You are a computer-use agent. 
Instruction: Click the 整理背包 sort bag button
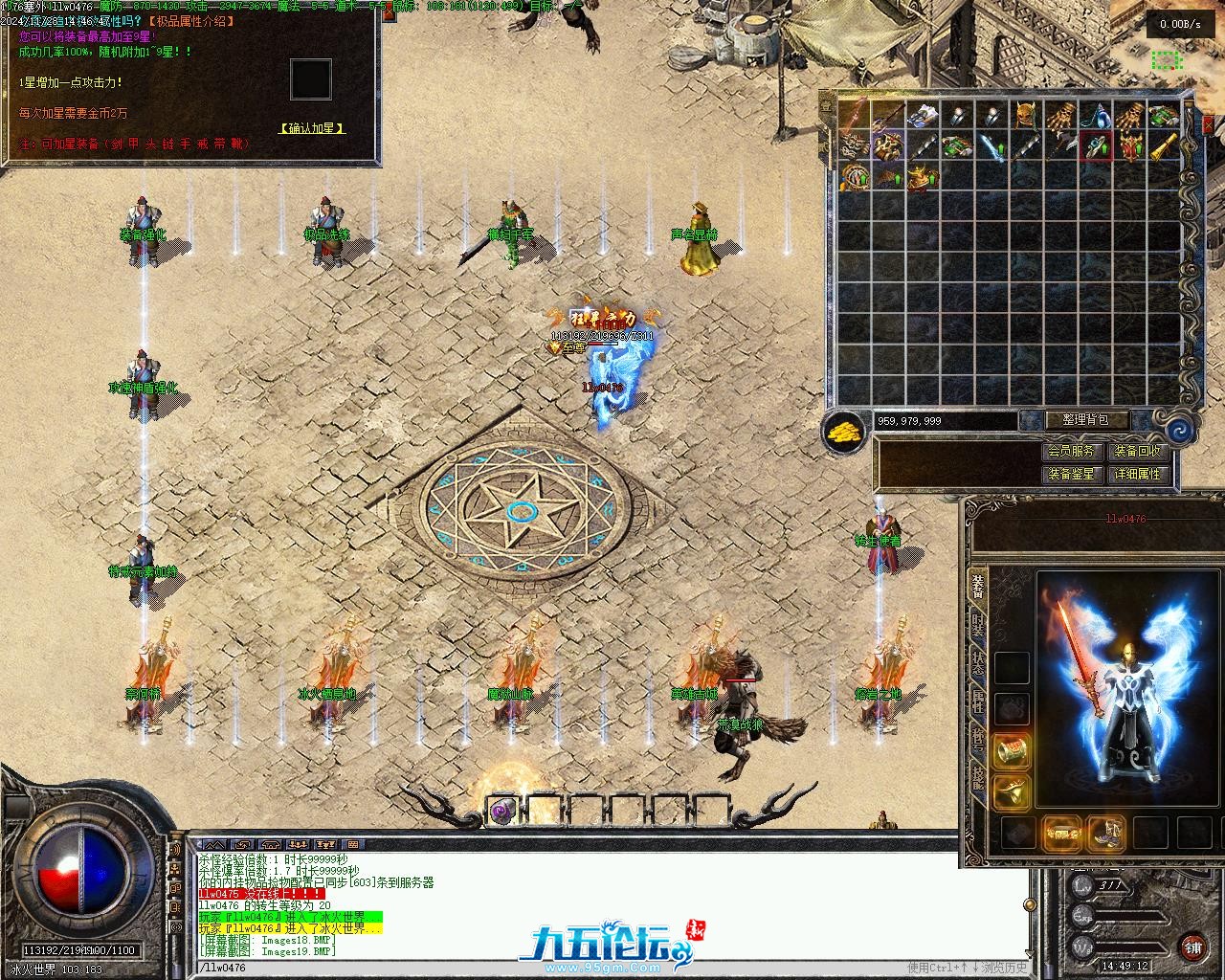coord(1084,419)
